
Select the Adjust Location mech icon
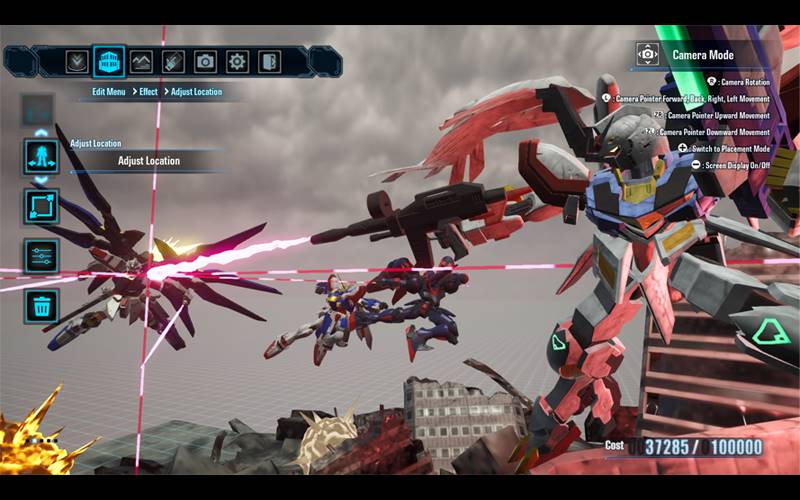(41, 157)
